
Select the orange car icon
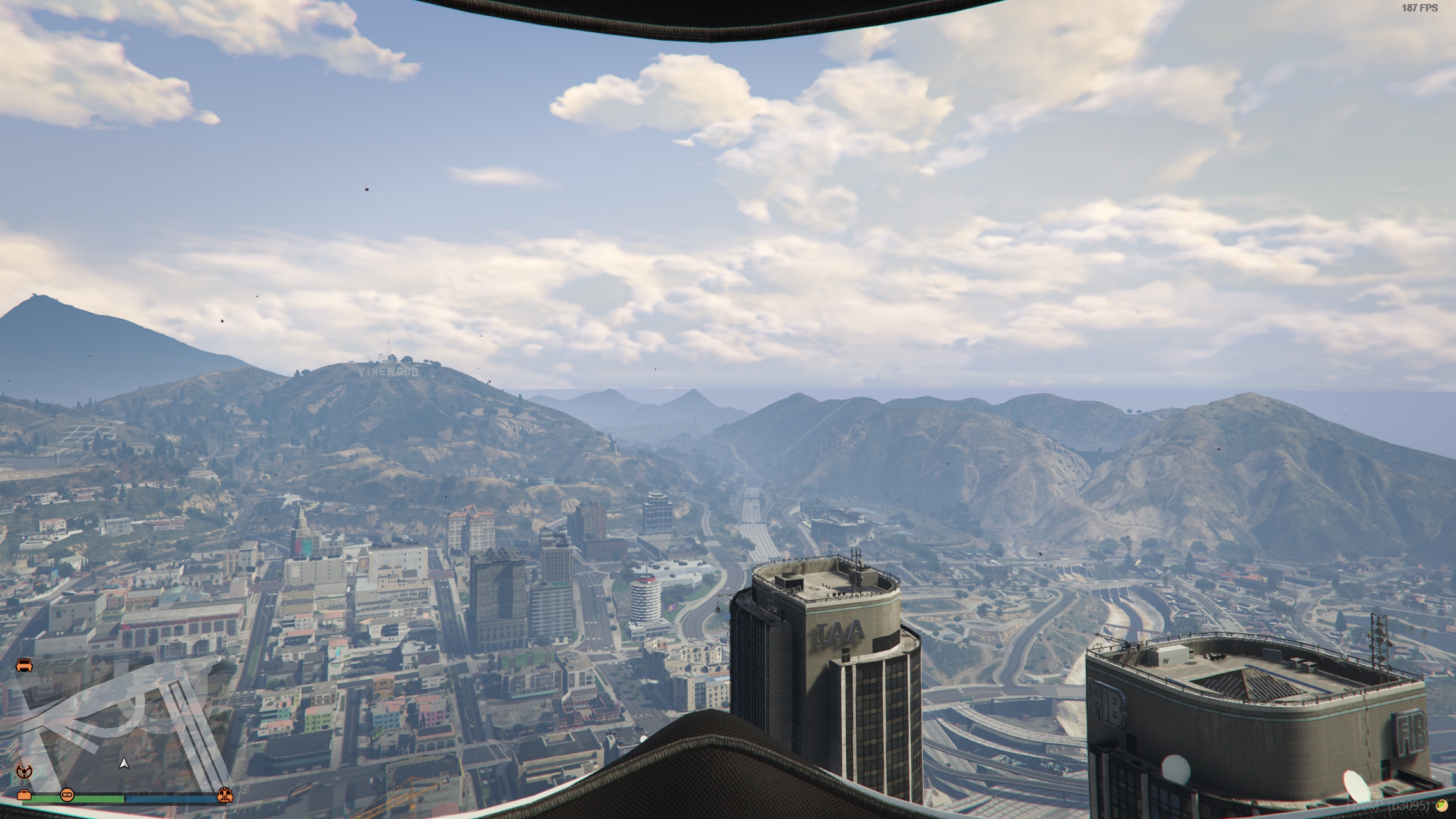pos(24,665)
